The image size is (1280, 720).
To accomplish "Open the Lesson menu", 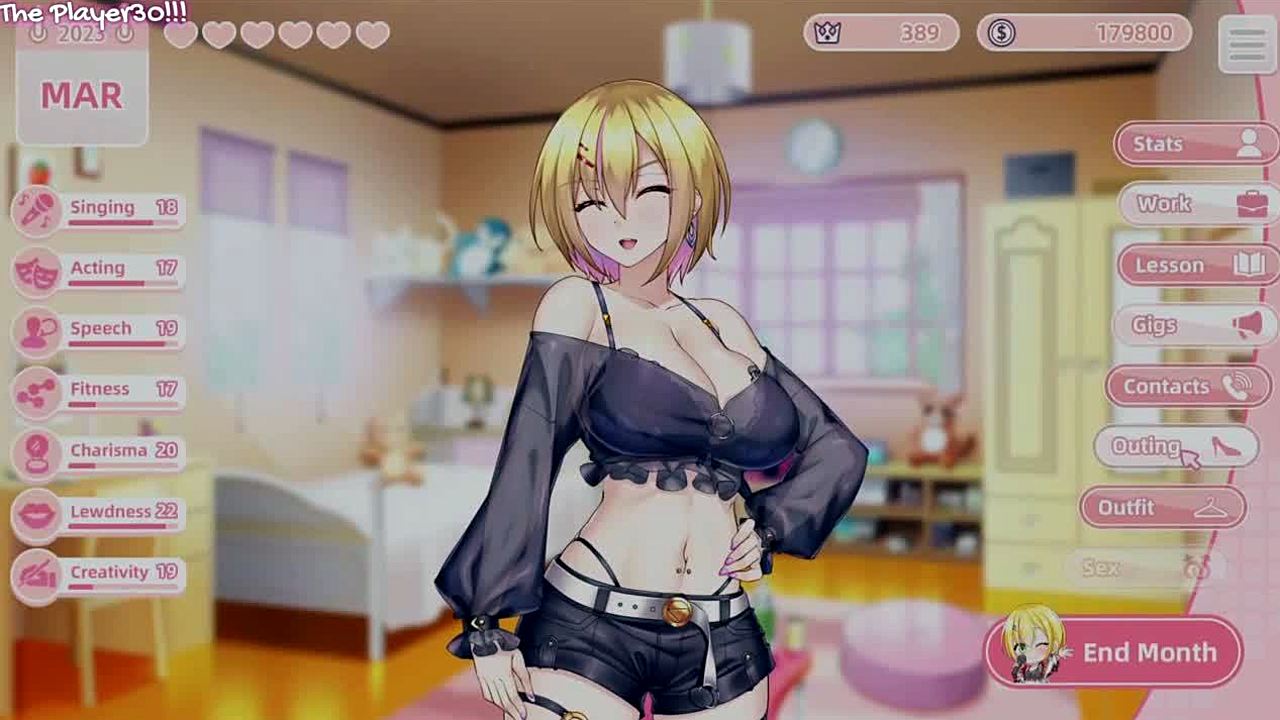I will [x=1194, y=265].
